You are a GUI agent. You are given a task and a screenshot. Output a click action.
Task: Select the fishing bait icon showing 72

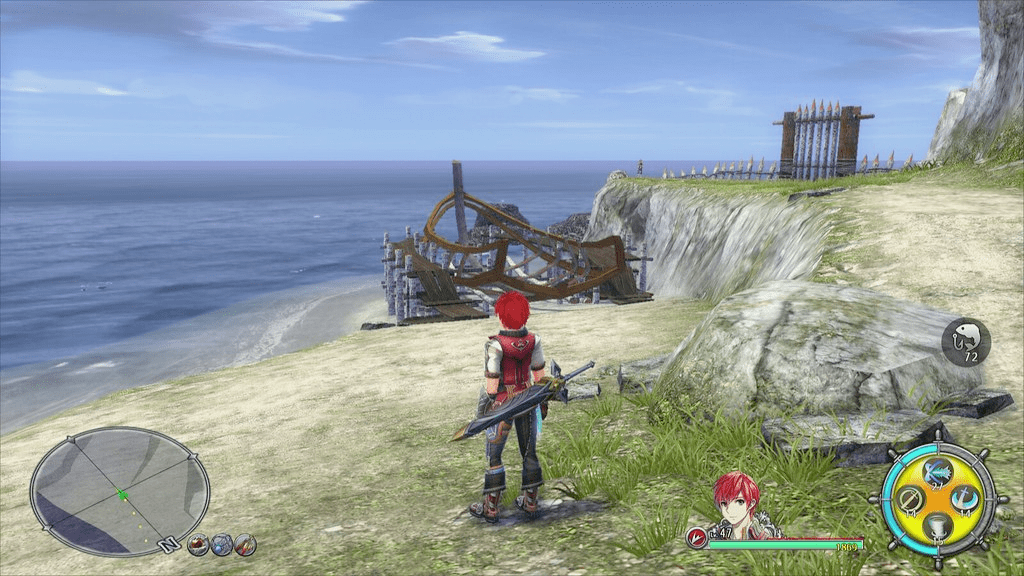point(966,342)
